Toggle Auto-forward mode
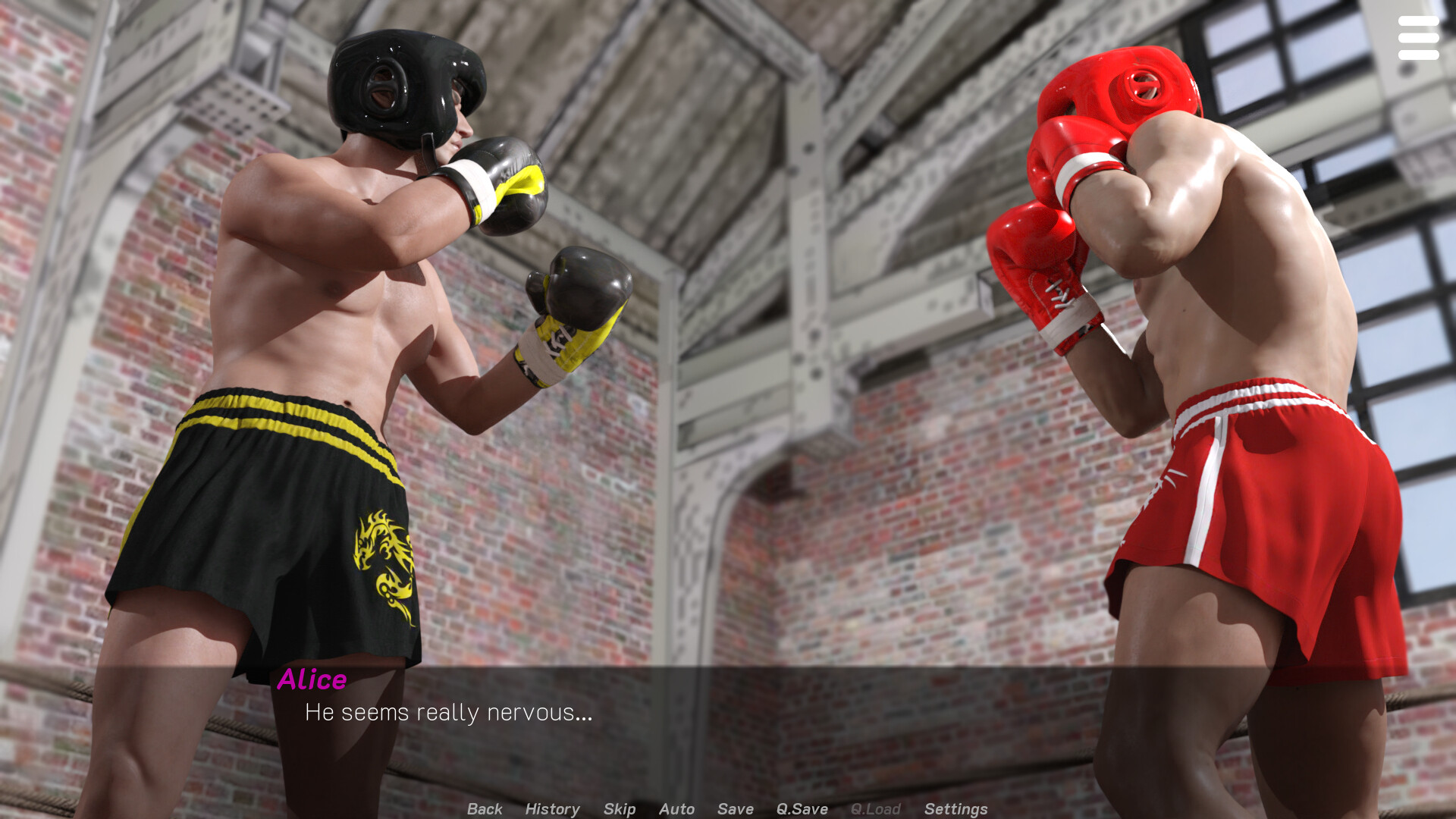 point(676,809)
